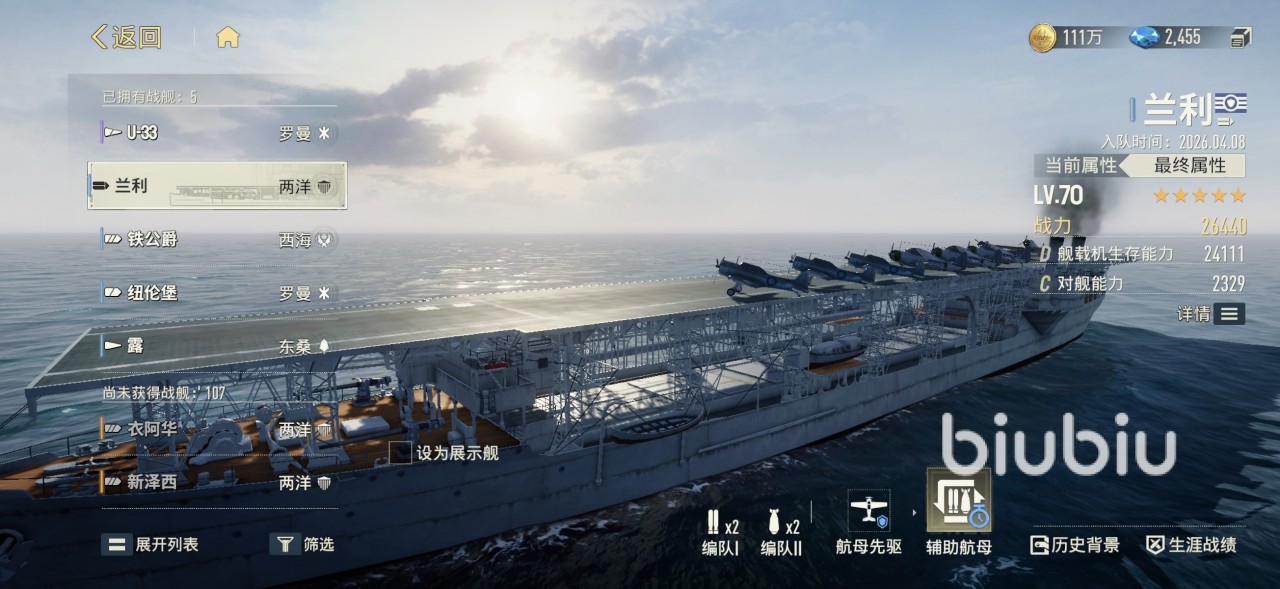The height and width of the screenshot is (589, 1280).
Task: Select the U-33 ship row
Action: pos(217,132)
